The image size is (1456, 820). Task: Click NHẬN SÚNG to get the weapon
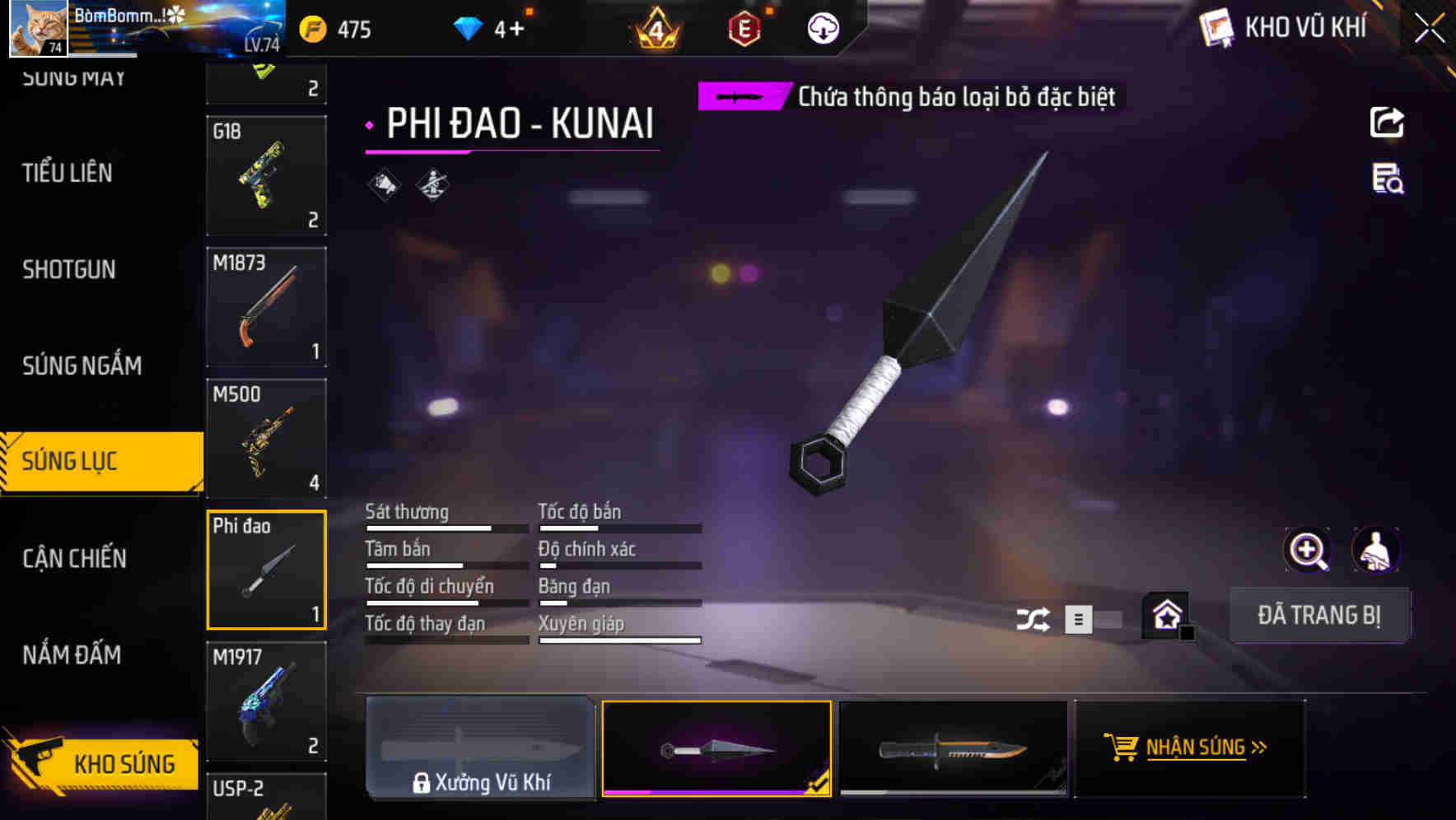[x=1189, y=748]
